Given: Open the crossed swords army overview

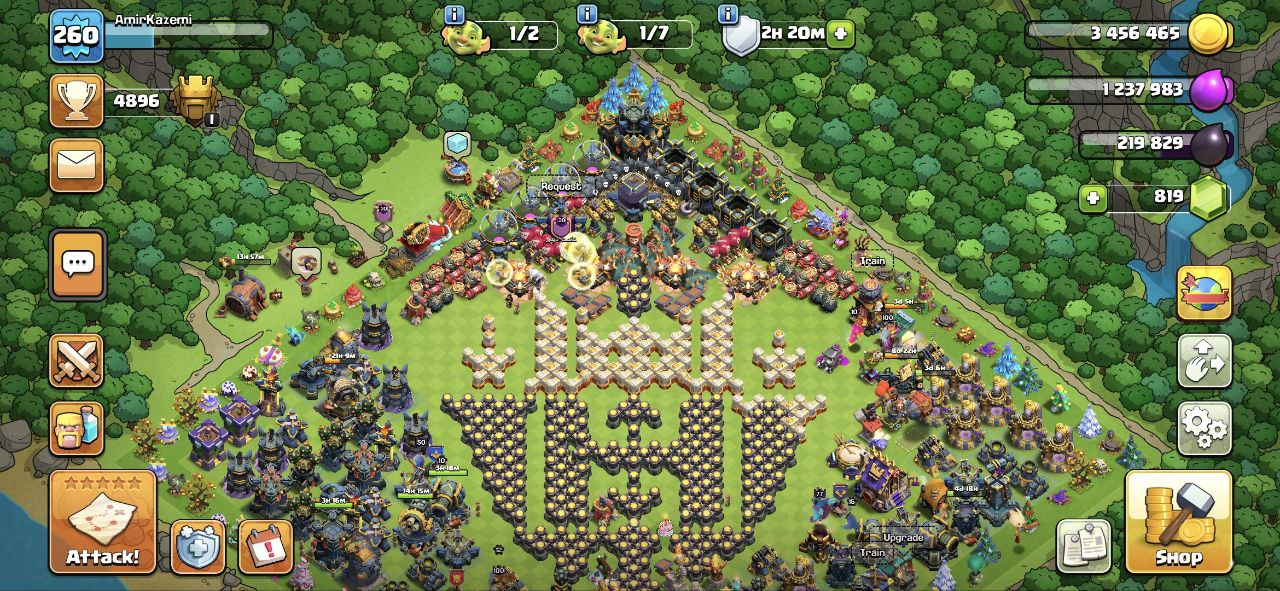Looking at the screenshot, I should point(77,360).
